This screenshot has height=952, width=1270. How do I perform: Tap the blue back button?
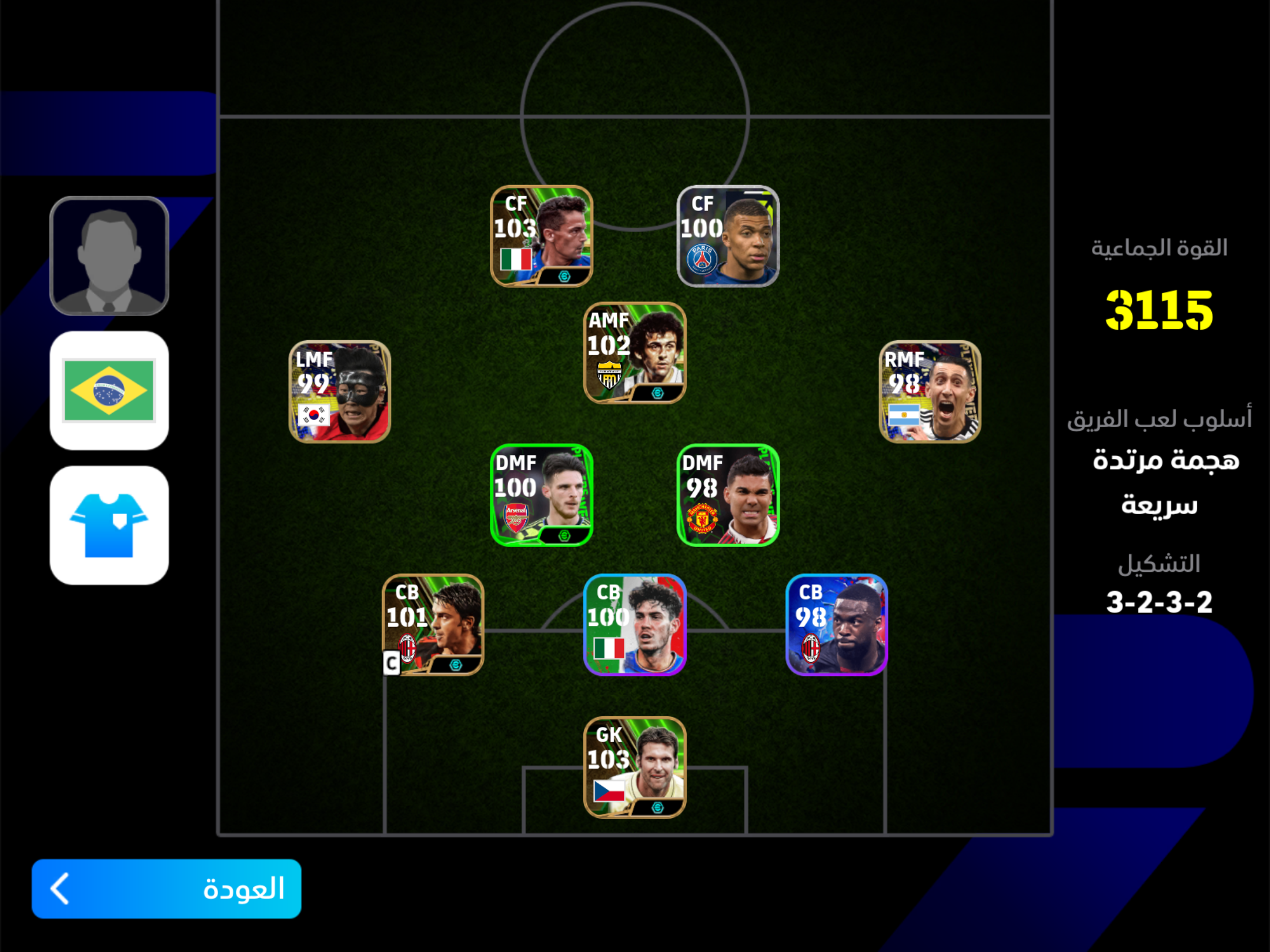tap(166, 888)
